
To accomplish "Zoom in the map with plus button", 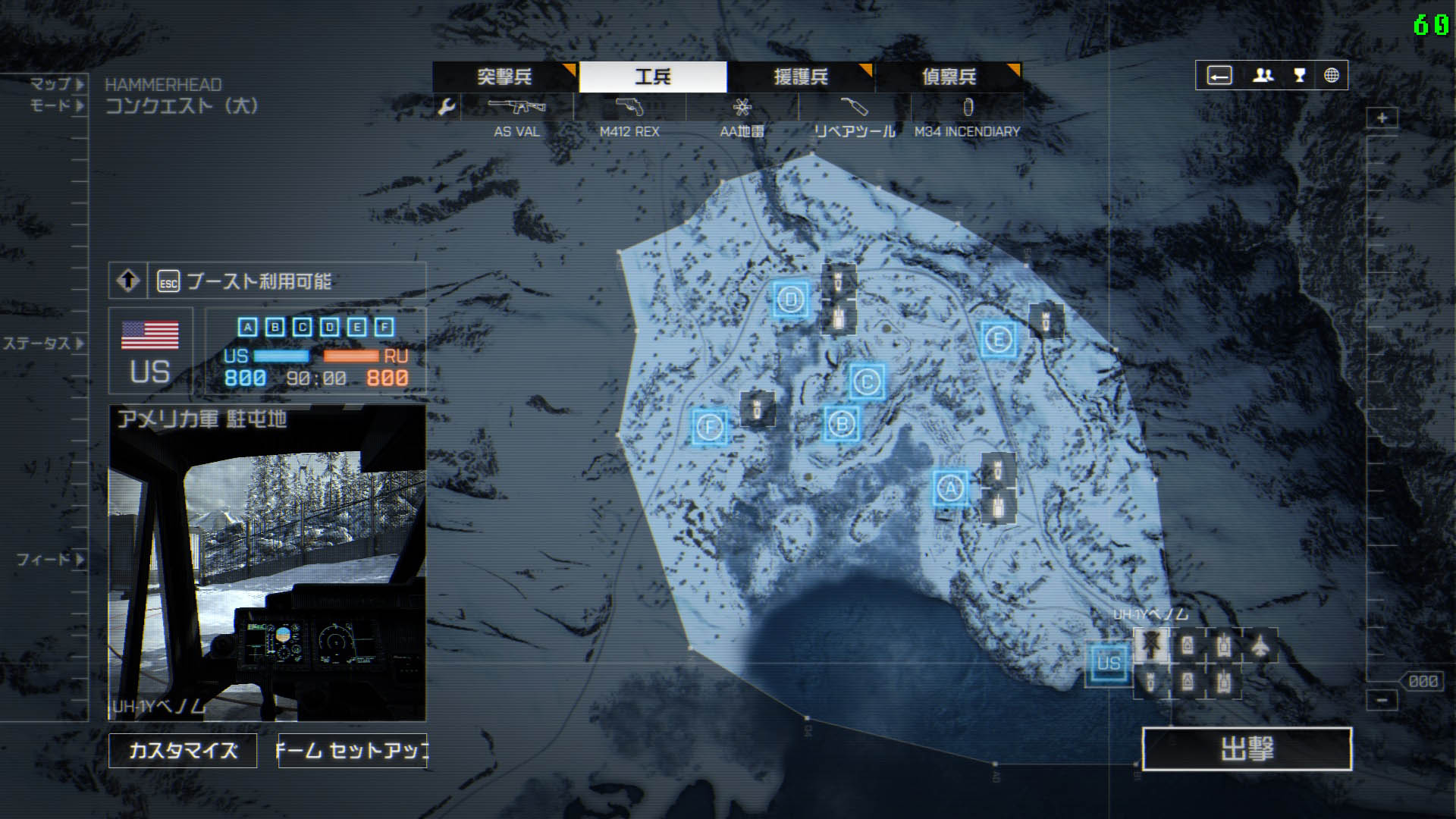I will coord(1382,118).
